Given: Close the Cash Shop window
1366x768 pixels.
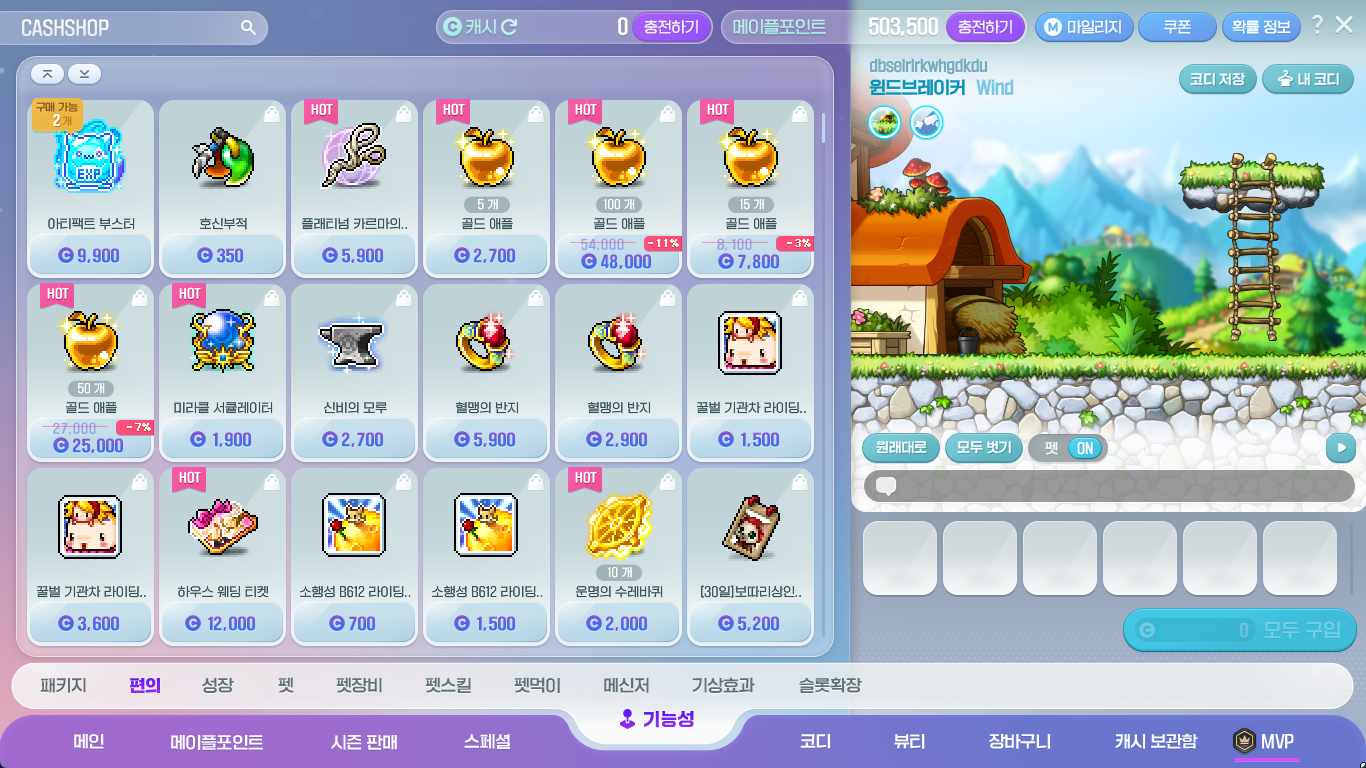Looking at the screenshot, I should (1344, 25).
